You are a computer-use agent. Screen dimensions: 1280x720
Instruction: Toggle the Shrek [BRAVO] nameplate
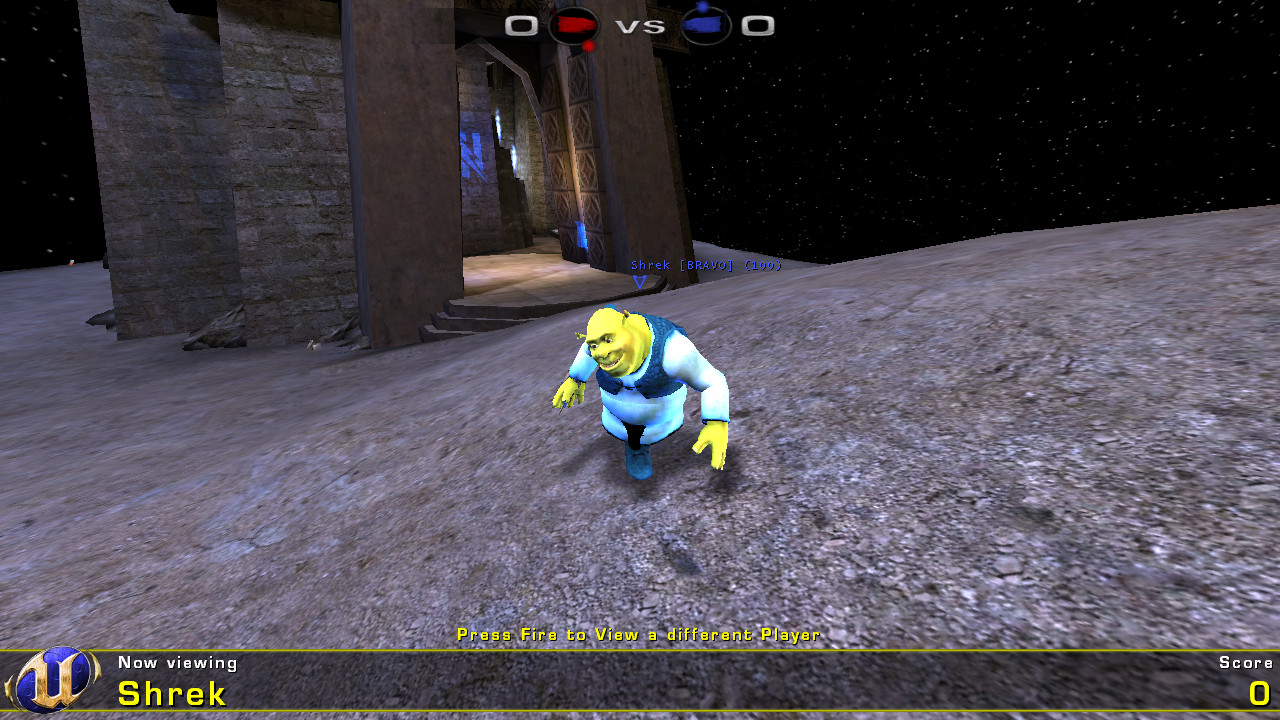point(704,266)
